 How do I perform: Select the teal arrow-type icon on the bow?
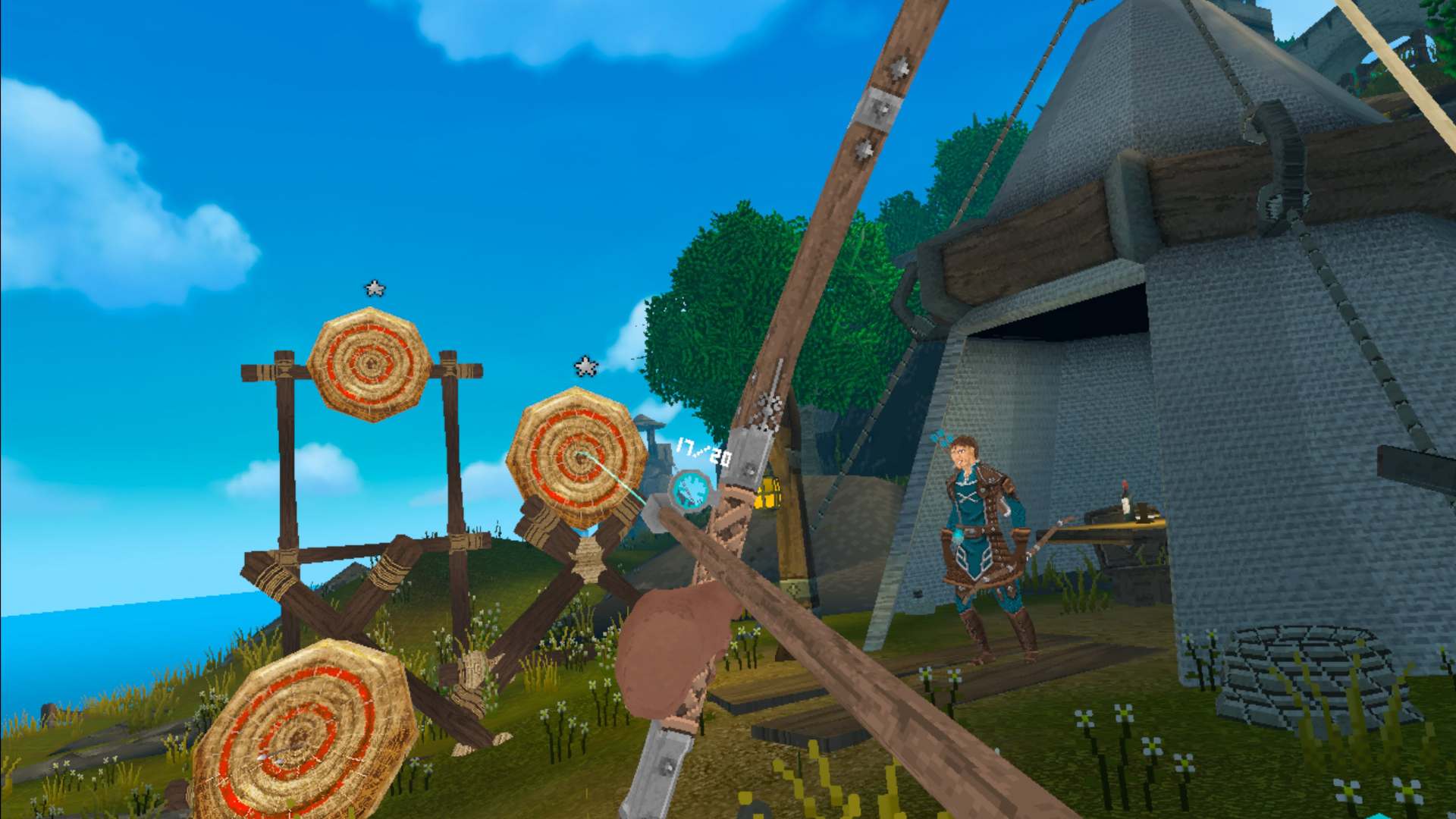coord(691,491)
